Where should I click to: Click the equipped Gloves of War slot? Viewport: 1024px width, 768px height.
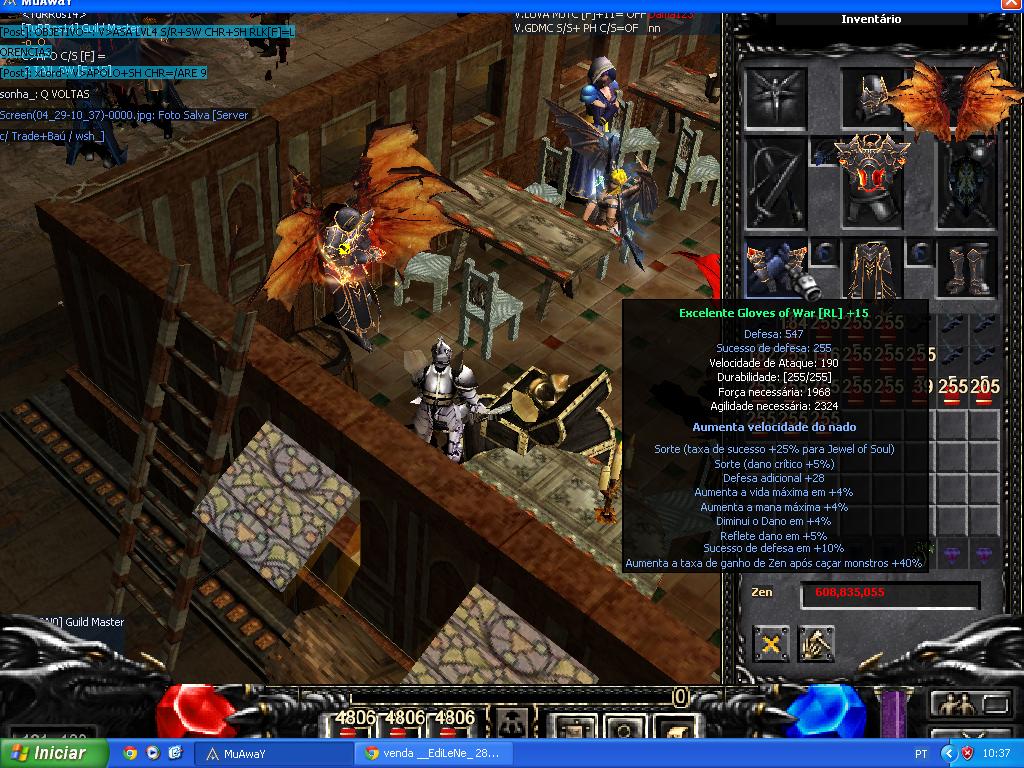coord(775,268)
